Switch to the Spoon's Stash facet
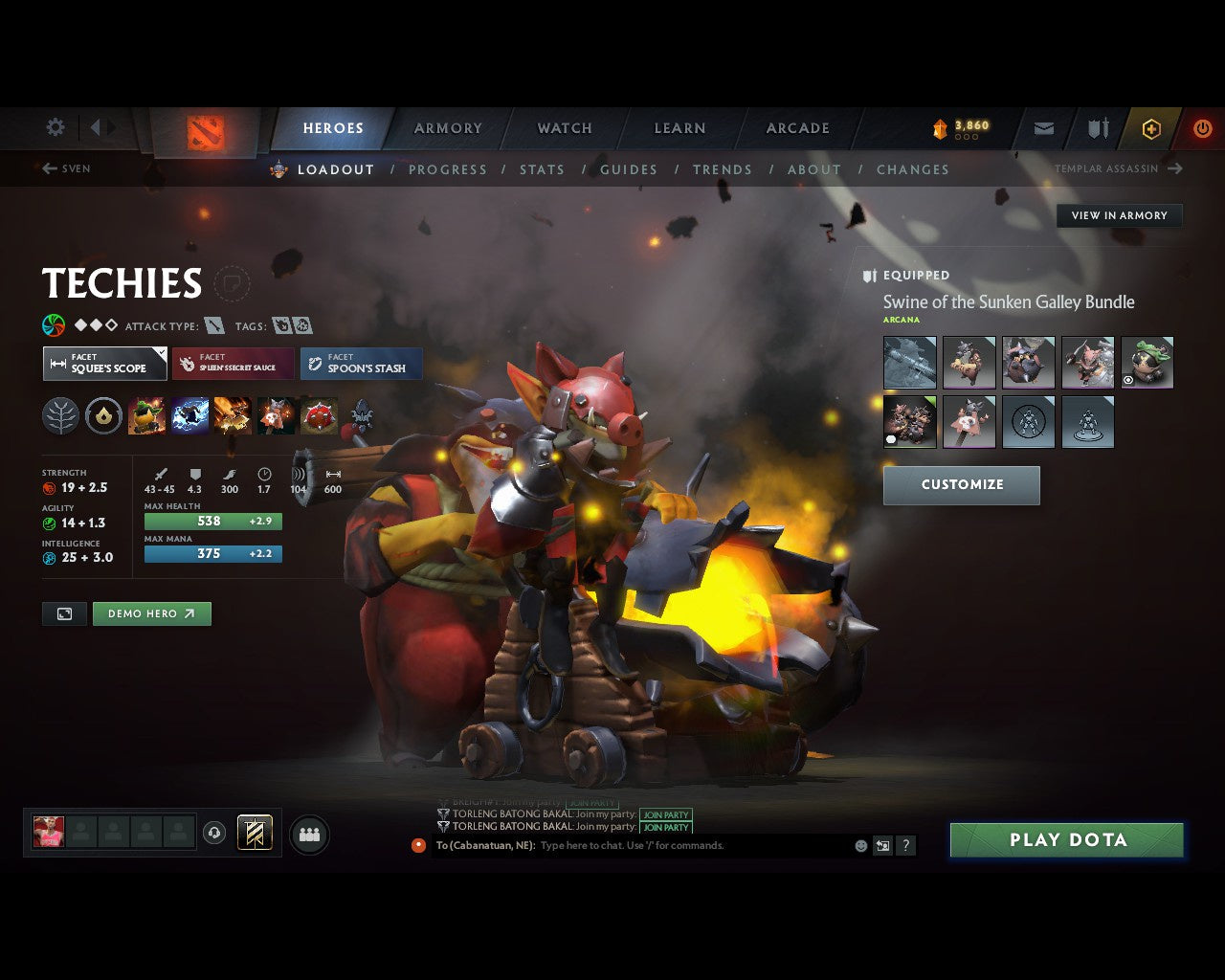 (361, 364)
